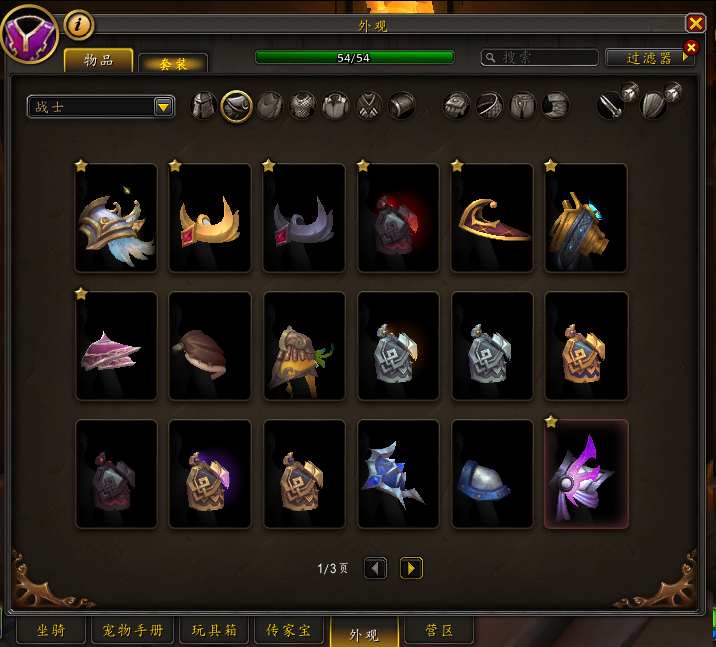The height and width of the screenshot is (647, 716).
Task: Choose the helmet slot icon
Action: pos(203,105)
